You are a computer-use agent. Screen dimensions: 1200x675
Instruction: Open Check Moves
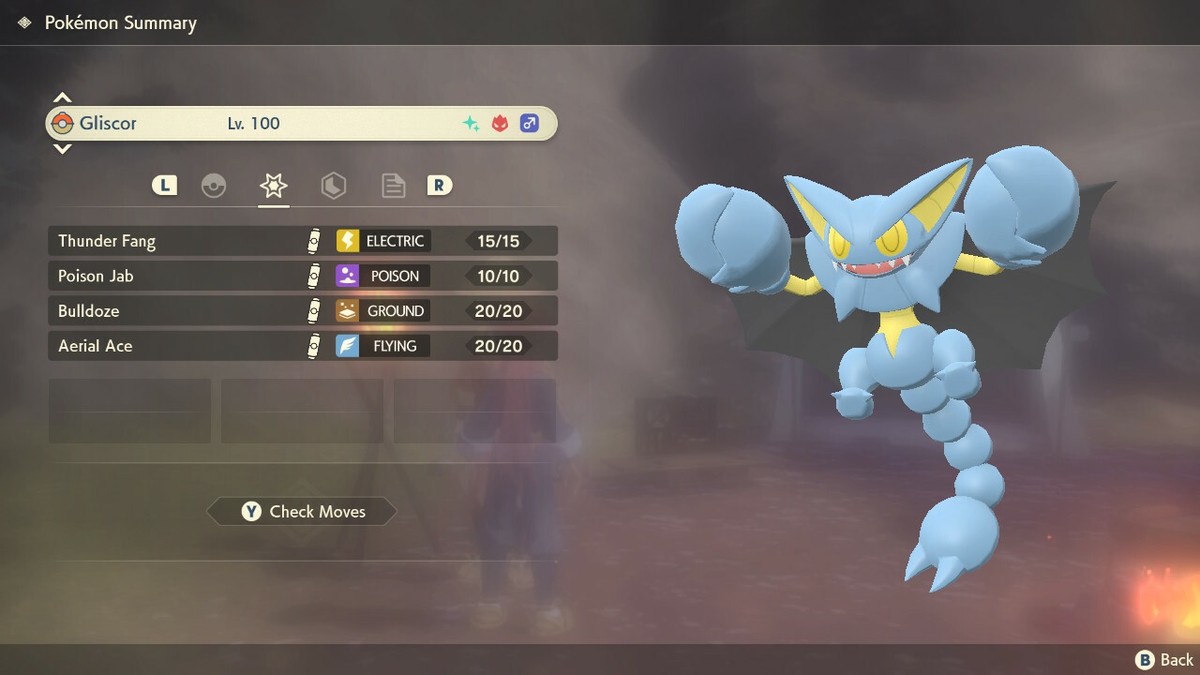pyautogui.click(x=302, y=512)
